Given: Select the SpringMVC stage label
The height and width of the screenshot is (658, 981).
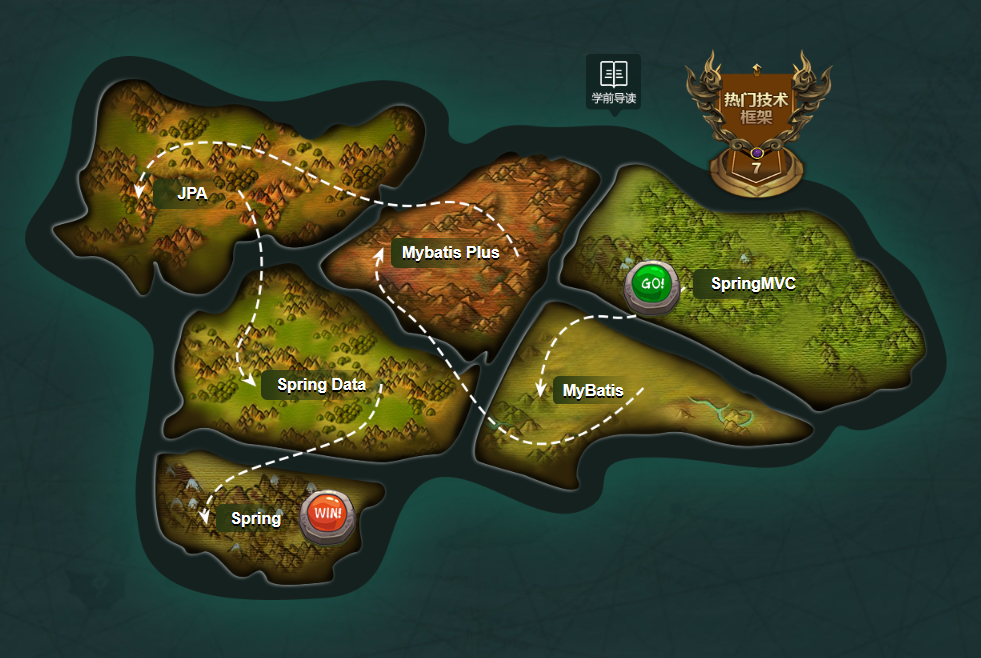Looking at the screenshot, I should click(753, 284).
